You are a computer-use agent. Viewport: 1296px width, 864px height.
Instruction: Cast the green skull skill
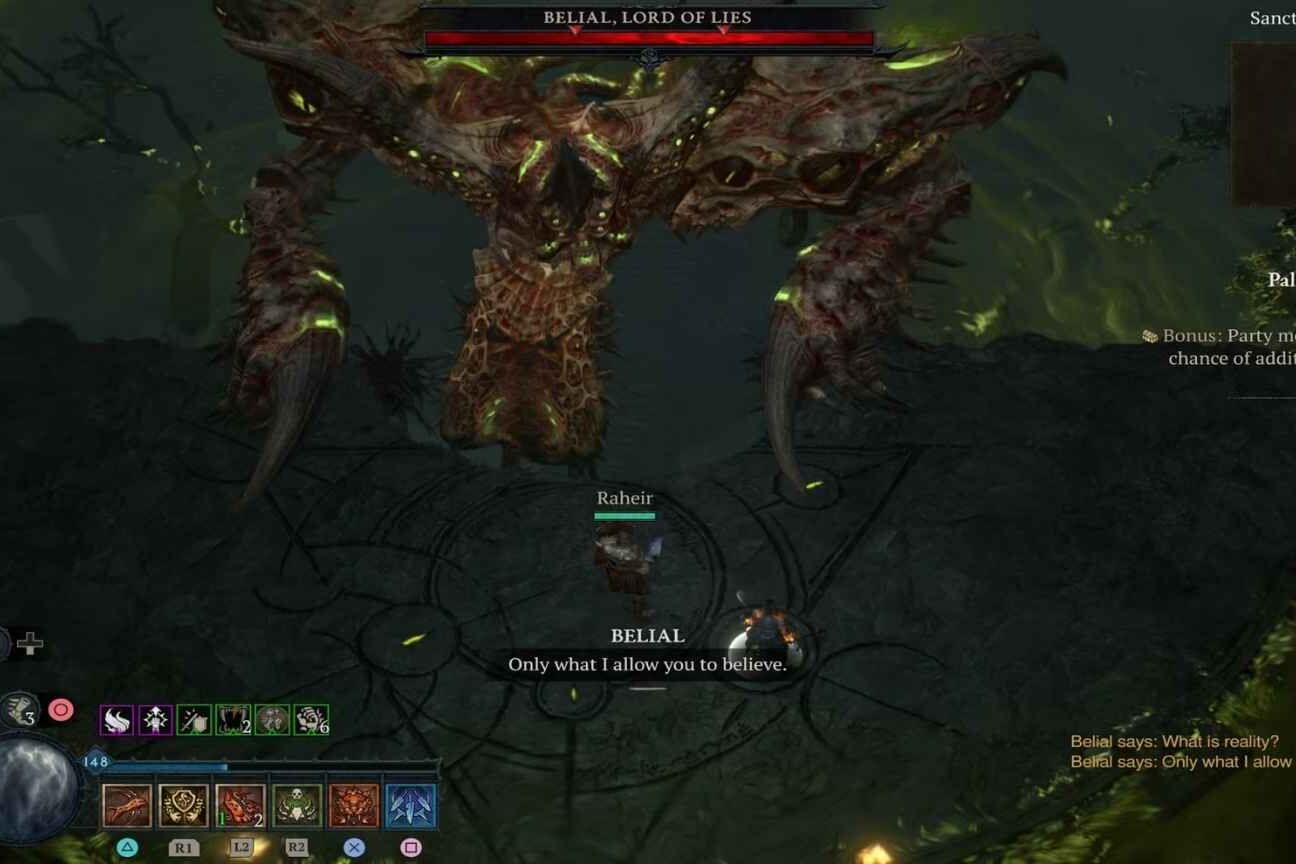click(x=298, y=806)
